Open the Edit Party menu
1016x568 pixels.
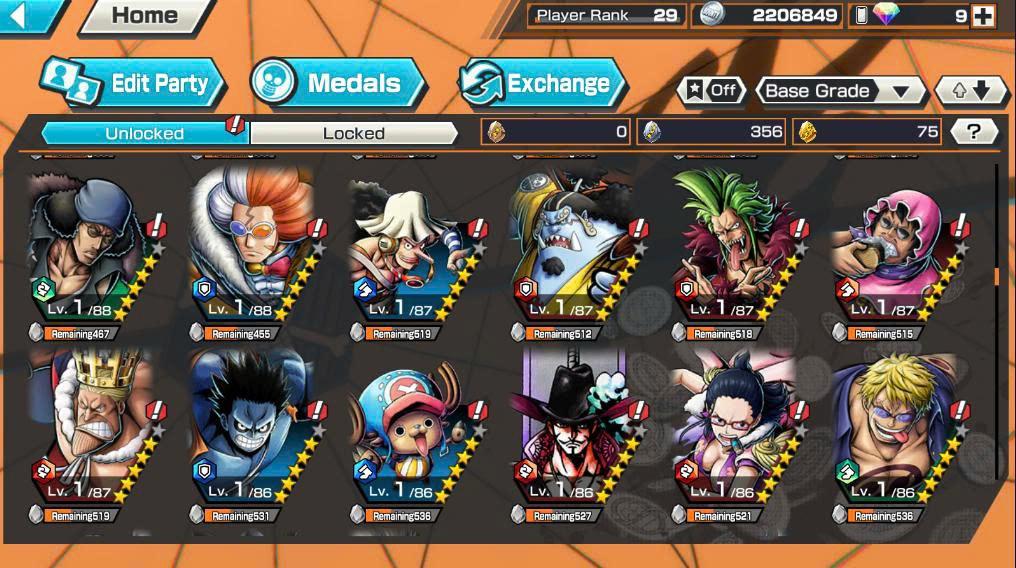pos(133,83)
